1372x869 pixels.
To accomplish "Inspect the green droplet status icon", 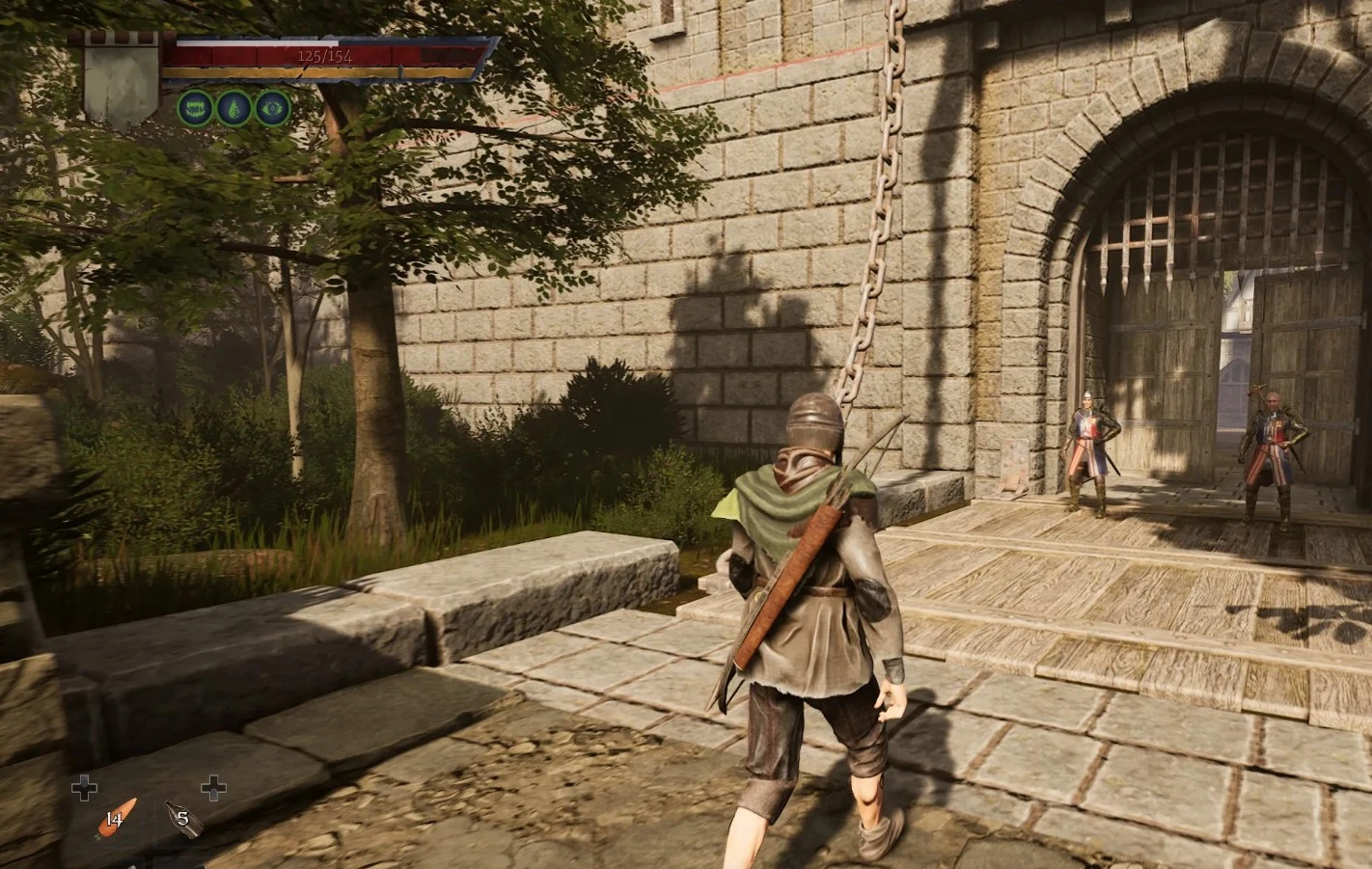I will (233, 107).
